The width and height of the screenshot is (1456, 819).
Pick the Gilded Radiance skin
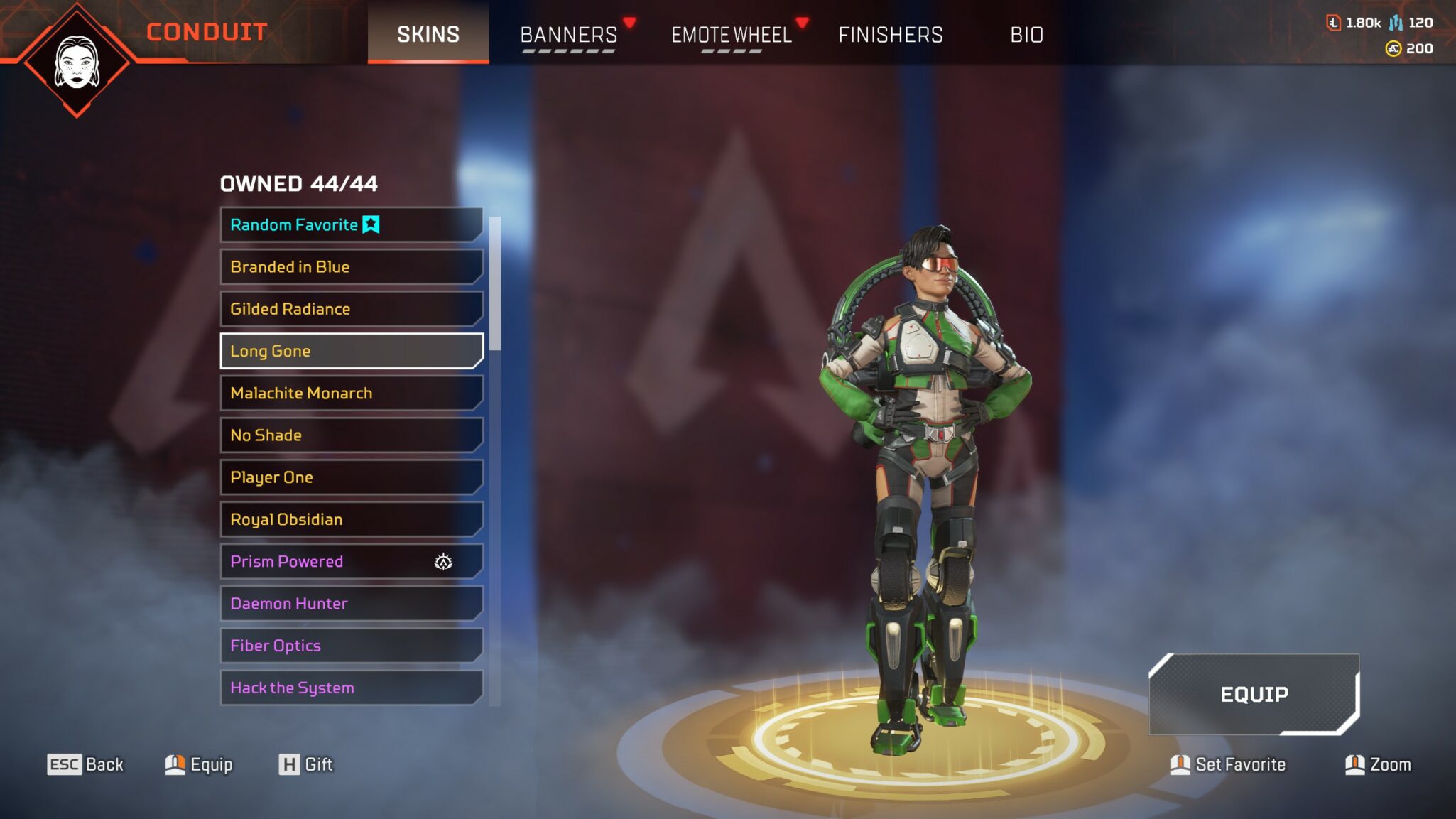click(x=351, y=309)
